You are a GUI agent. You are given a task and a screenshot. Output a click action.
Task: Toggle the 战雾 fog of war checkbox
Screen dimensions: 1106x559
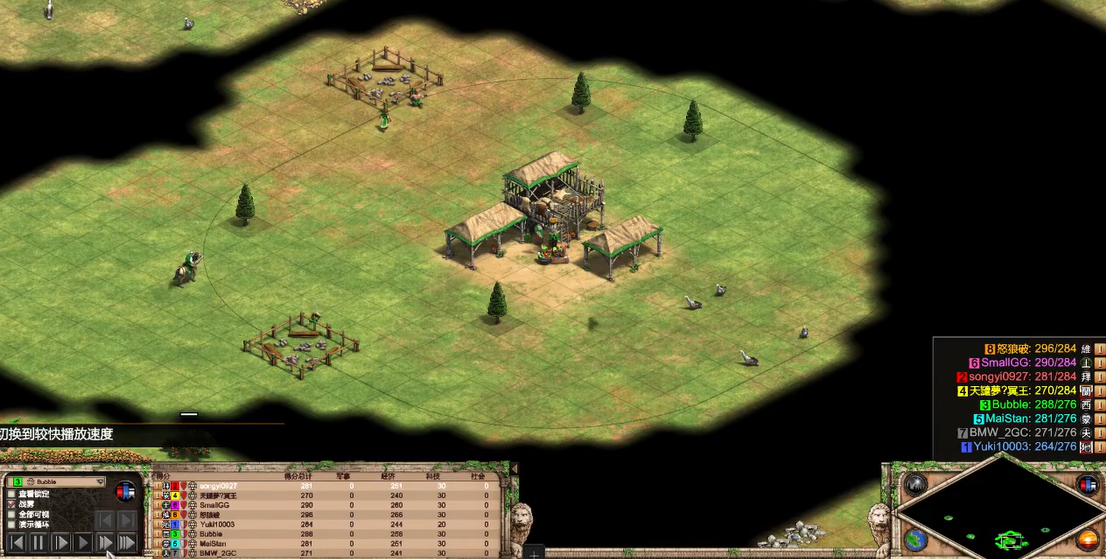click(11, 504)
